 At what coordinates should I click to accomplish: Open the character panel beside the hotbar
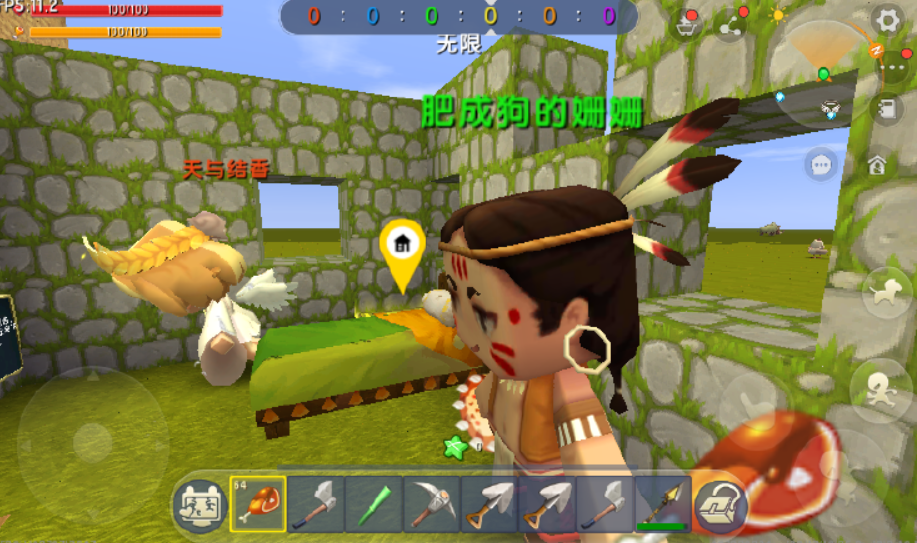coord(199,504)
